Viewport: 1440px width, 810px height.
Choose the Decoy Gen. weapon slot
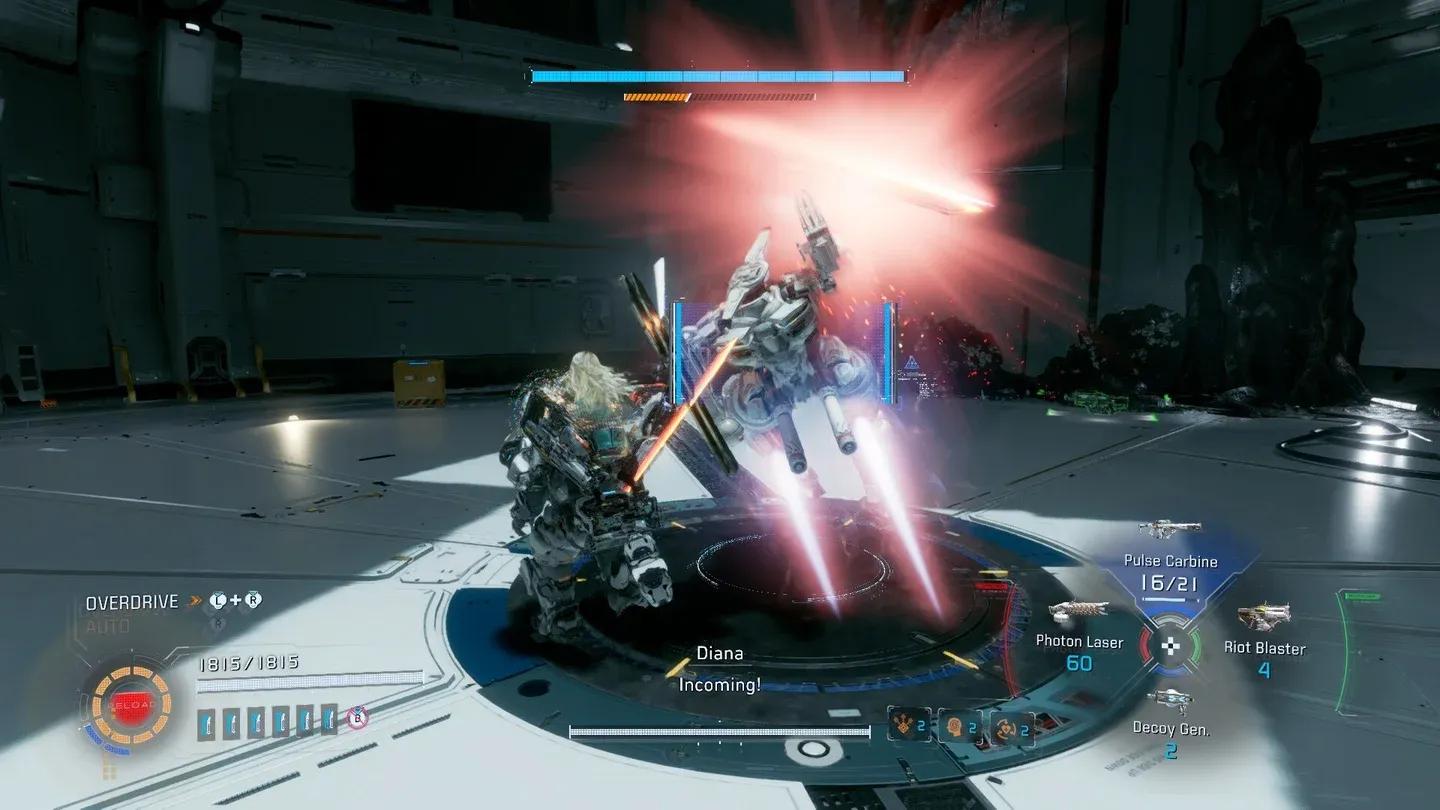1170,729
